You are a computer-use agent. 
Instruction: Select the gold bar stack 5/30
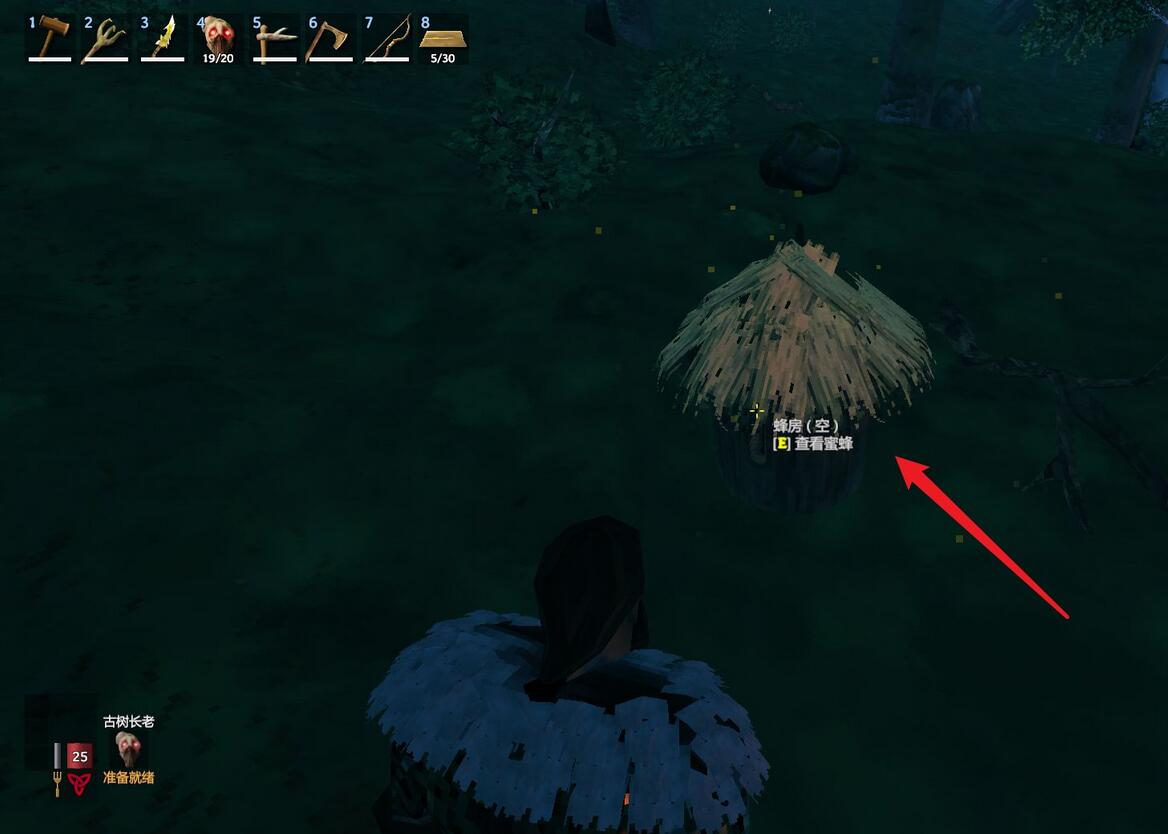(x=442, y=38)
